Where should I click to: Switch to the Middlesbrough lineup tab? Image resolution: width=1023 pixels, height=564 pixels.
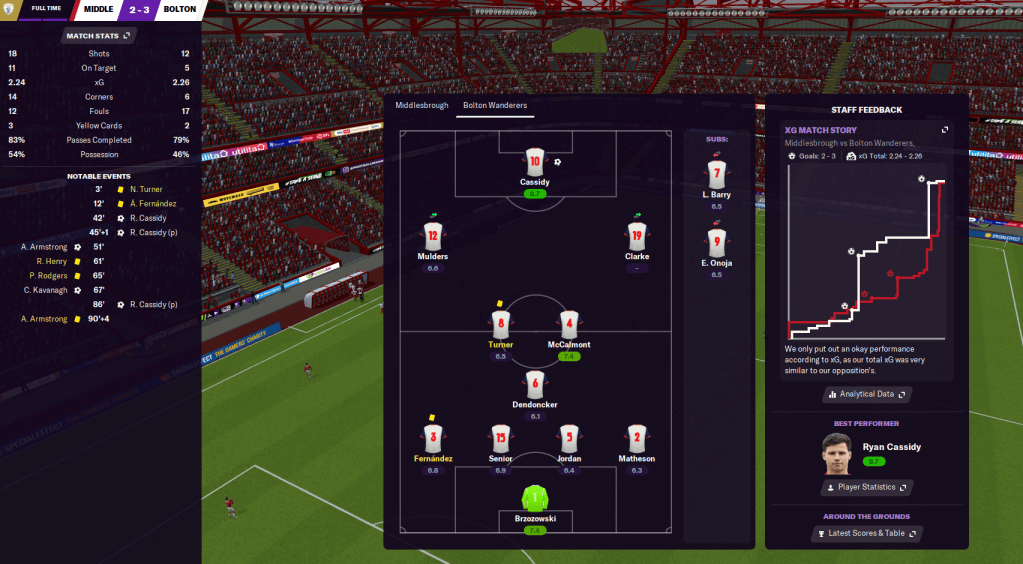421,105
